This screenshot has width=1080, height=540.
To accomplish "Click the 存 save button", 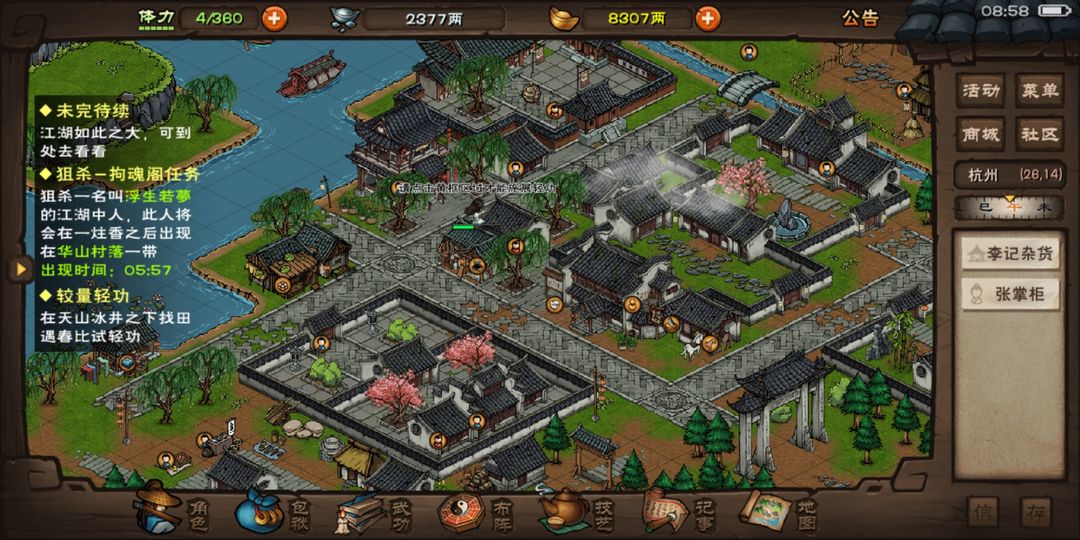I will pyautogui.click(x=1036, y=512).
